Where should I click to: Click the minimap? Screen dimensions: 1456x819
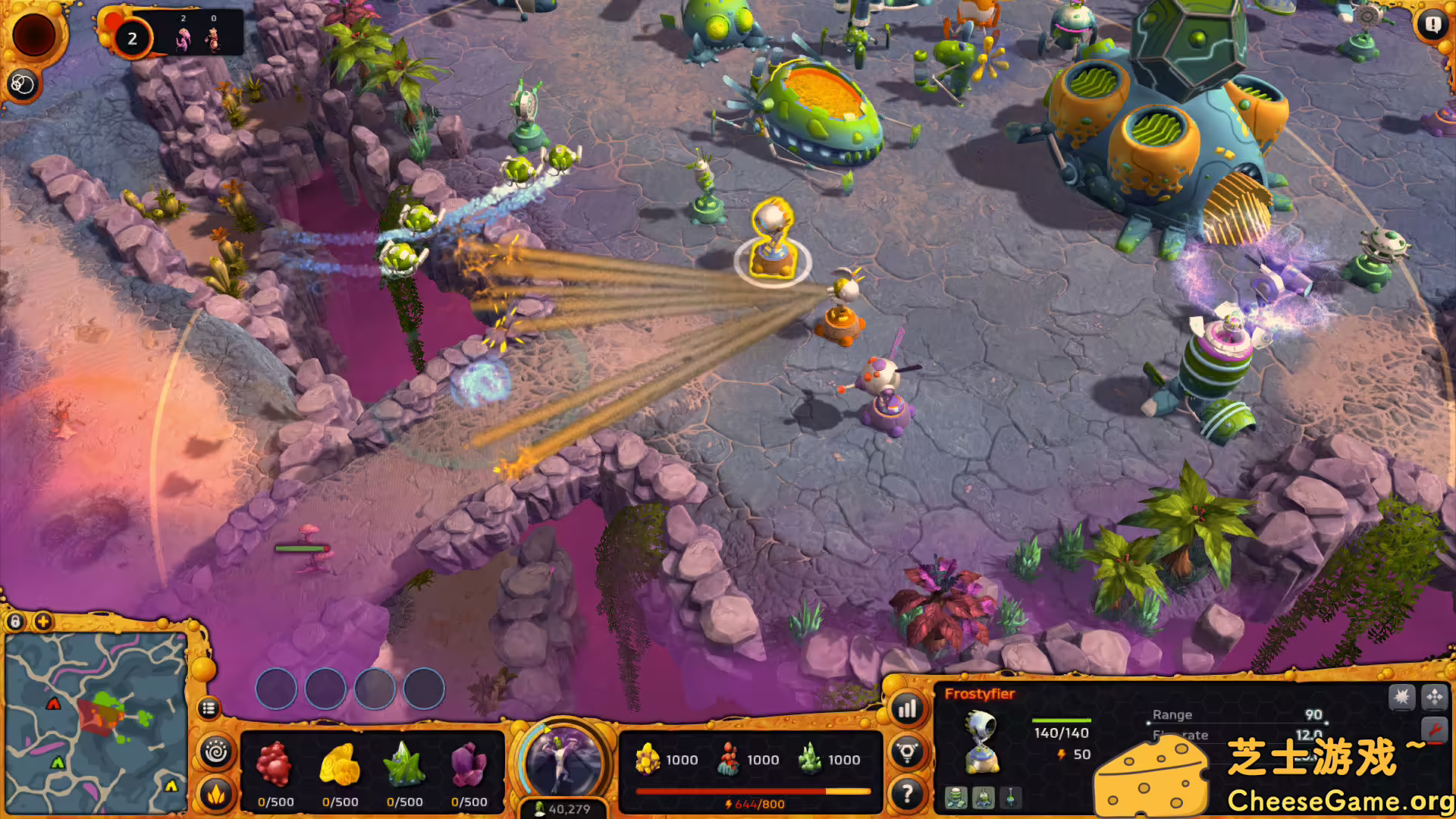point(96,722)
